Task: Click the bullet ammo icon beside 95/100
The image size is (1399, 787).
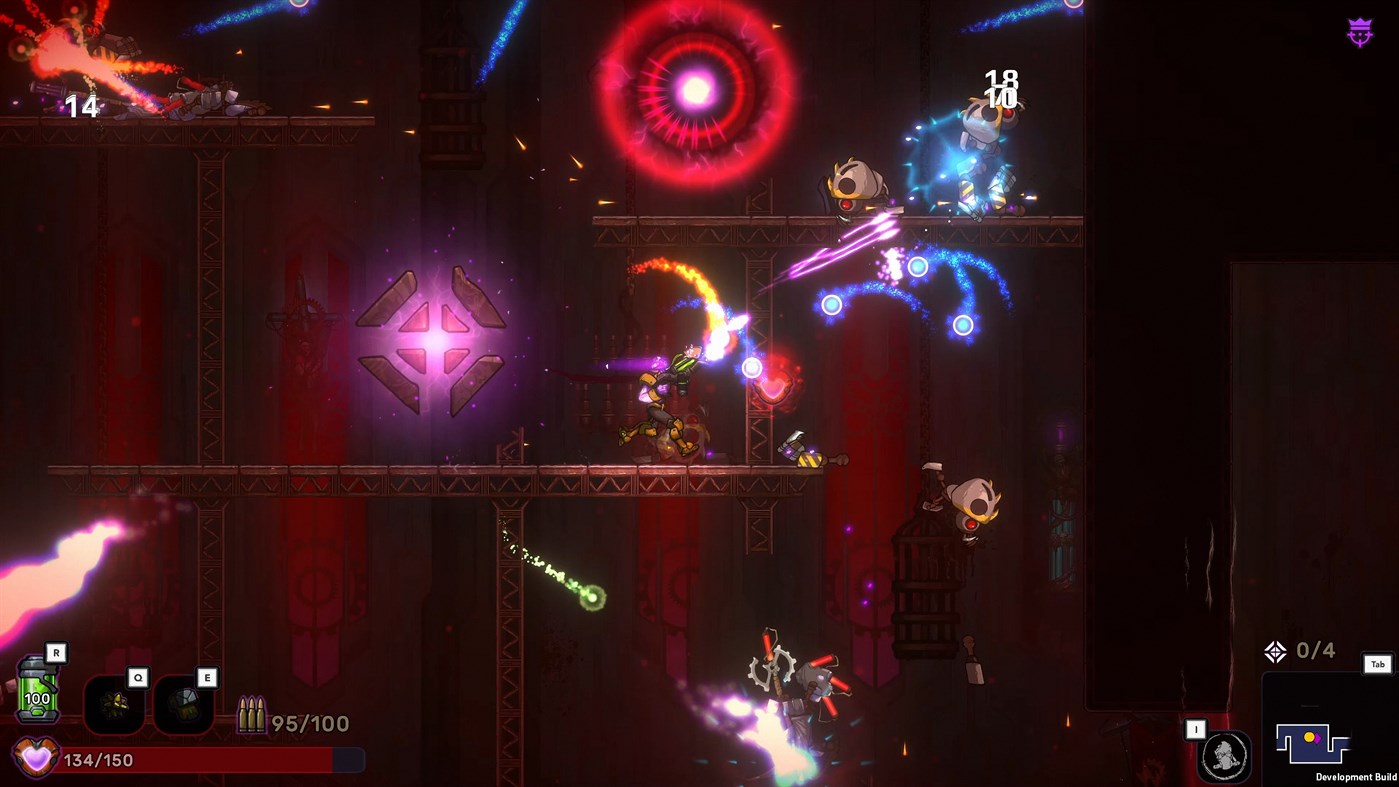Action: (x=253, y=713)
